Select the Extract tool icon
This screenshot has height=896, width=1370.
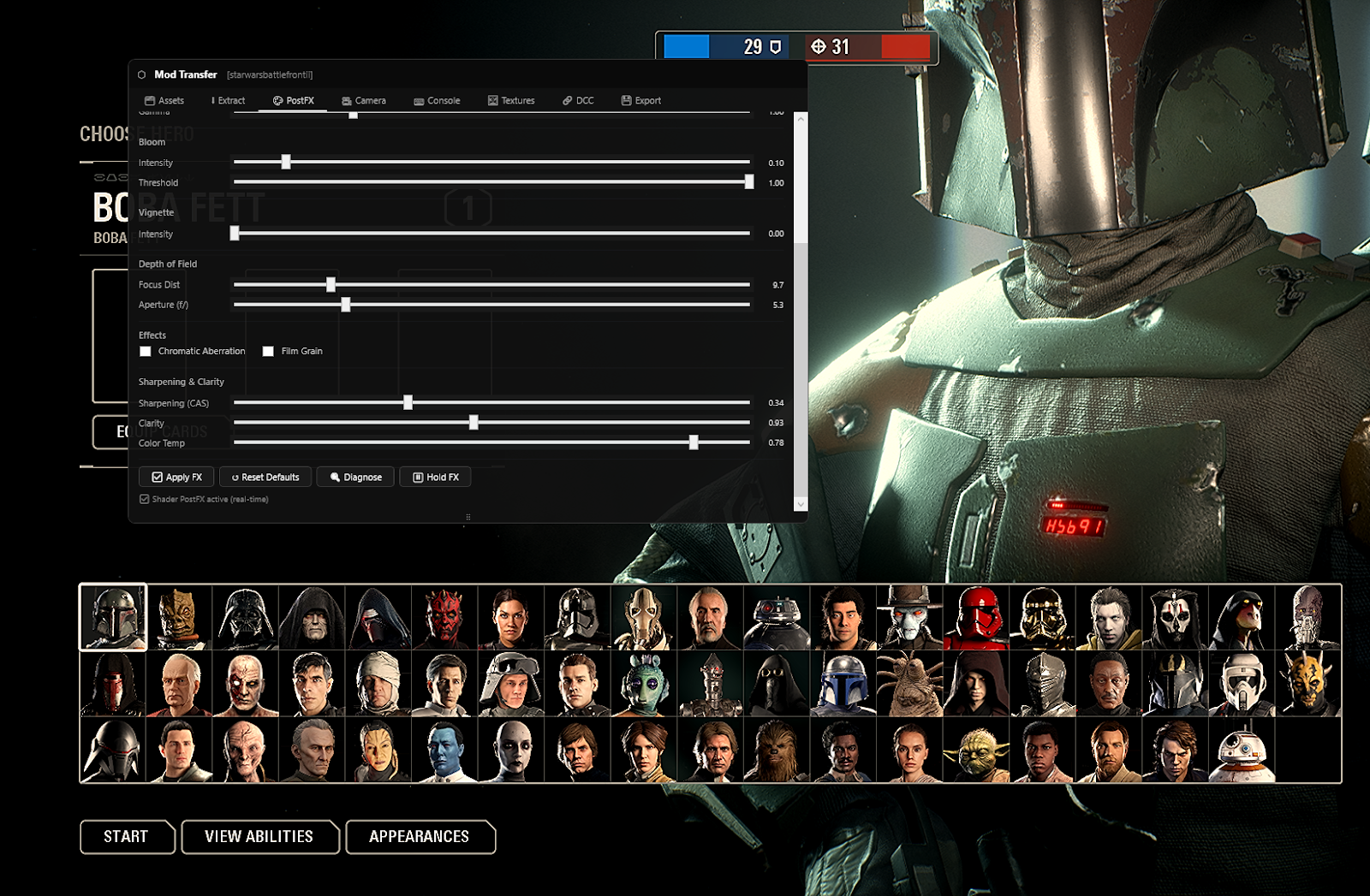click(x=213, y=100)
